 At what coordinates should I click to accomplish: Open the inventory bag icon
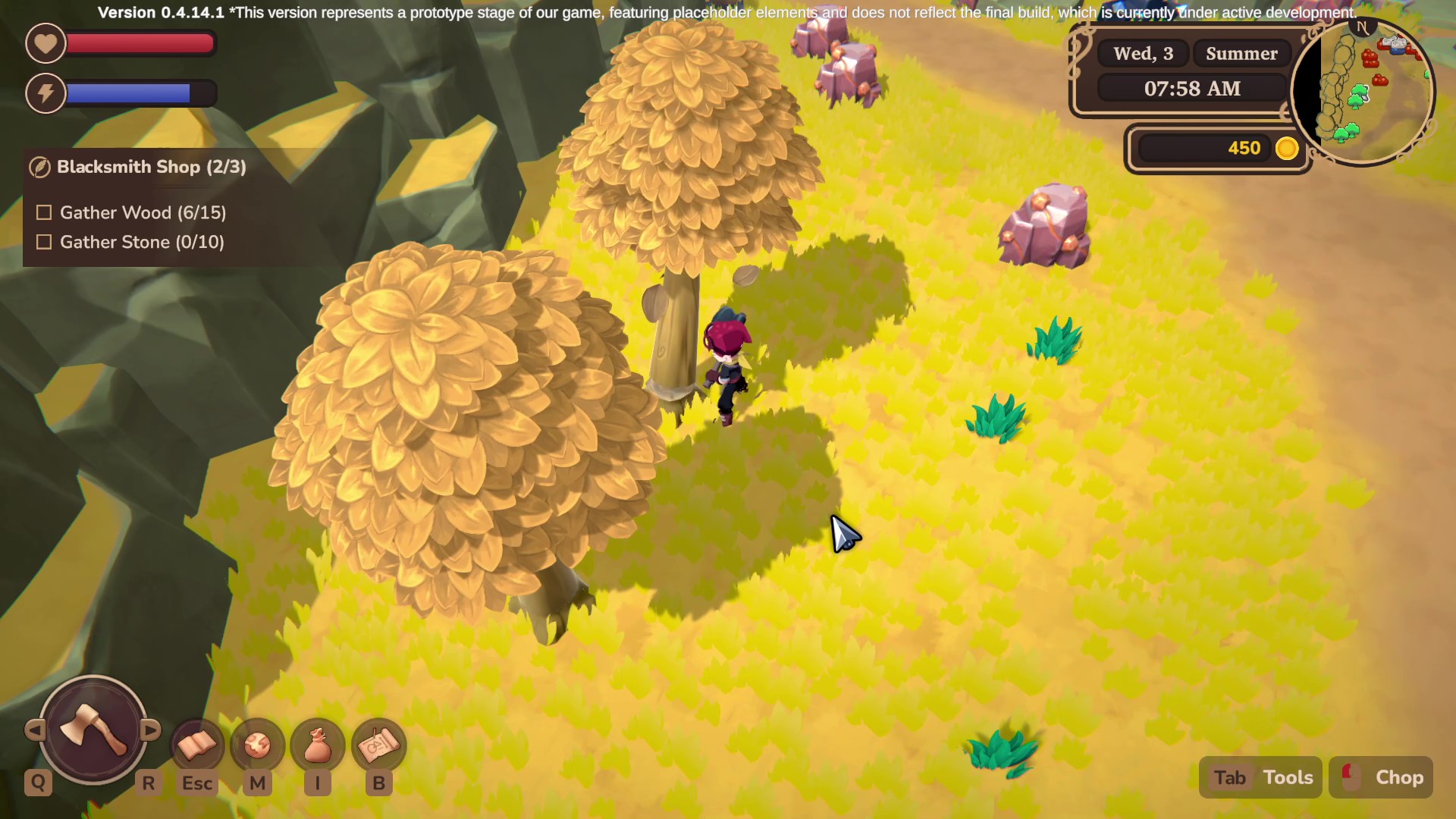318,745
